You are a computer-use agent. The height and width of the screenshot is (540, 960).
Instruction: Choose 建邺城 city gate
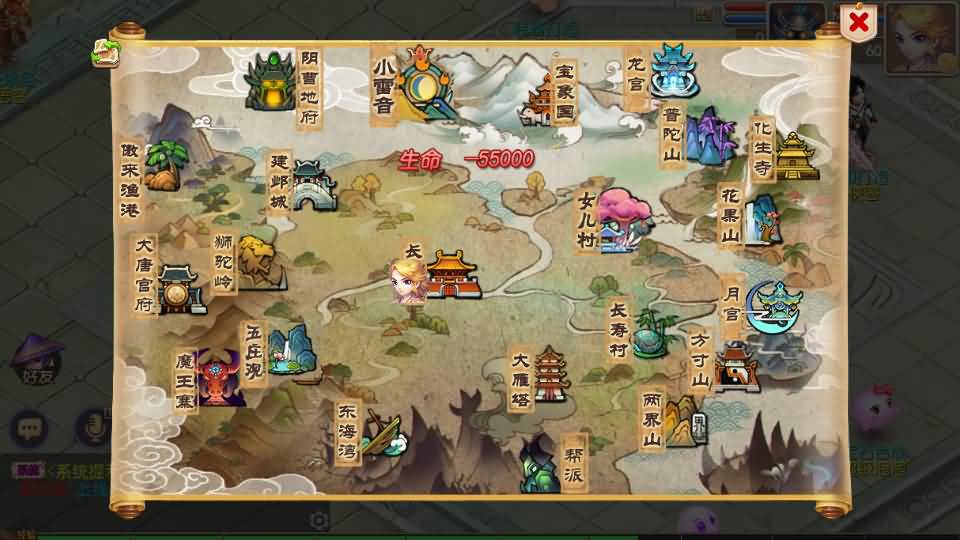pyautogui.click(x=310, y=184)
